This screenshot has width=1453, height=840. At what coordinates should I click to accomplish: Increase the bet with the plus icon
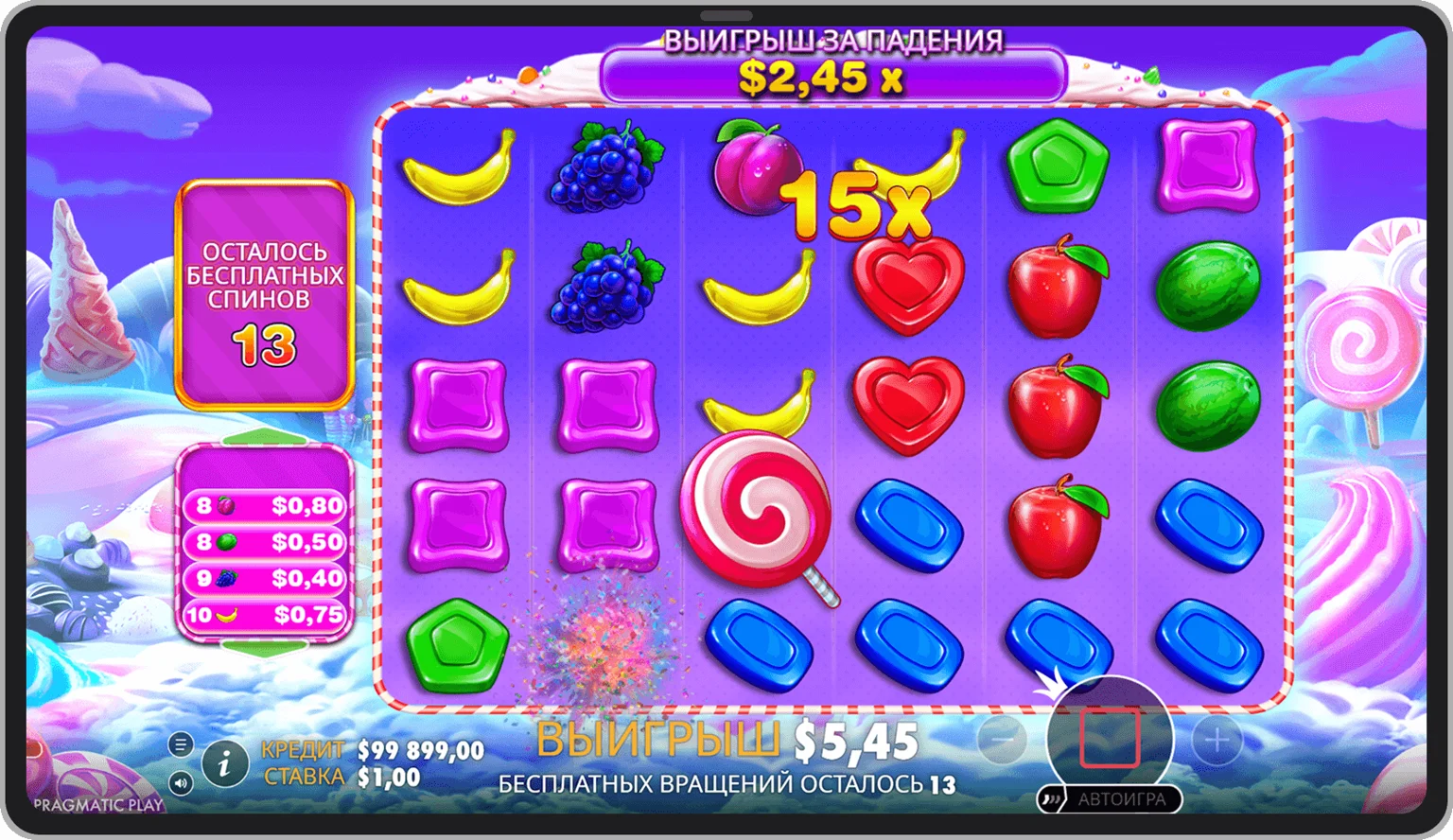(1216, 741)
